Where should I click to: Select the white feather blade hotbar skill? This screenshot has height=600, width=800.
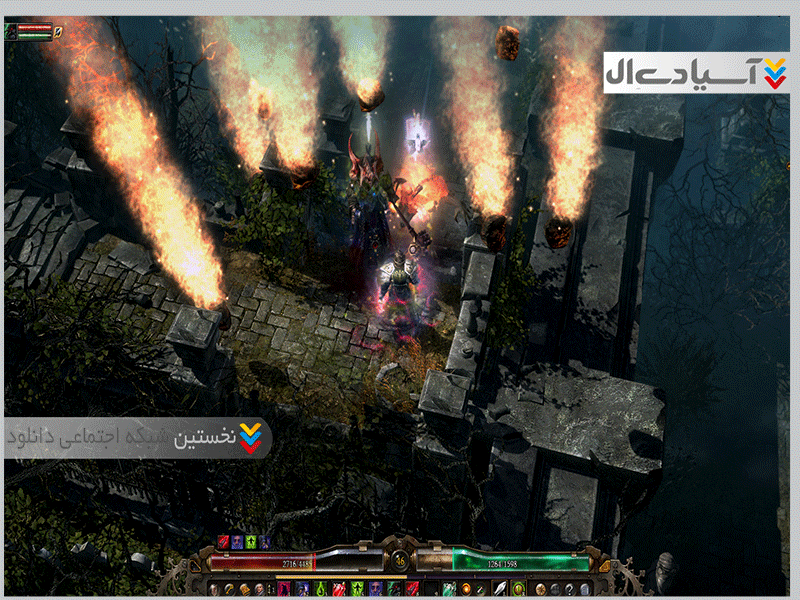pos(499,588)
